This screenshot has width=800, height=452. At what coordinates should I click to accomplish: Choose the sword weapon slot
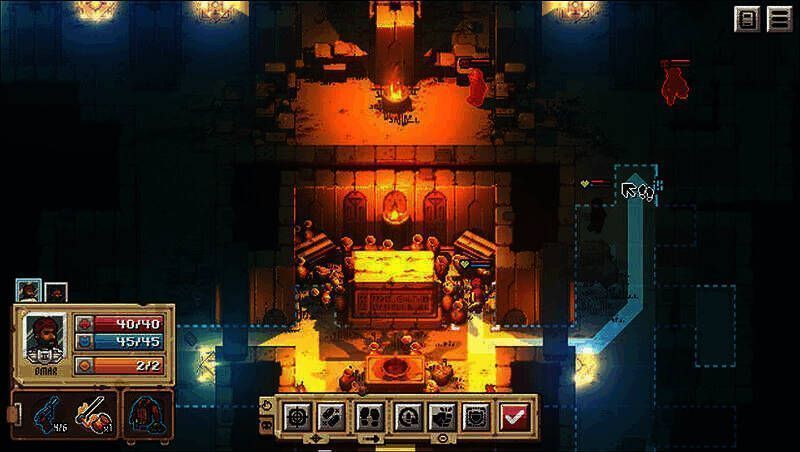(92, 414)
